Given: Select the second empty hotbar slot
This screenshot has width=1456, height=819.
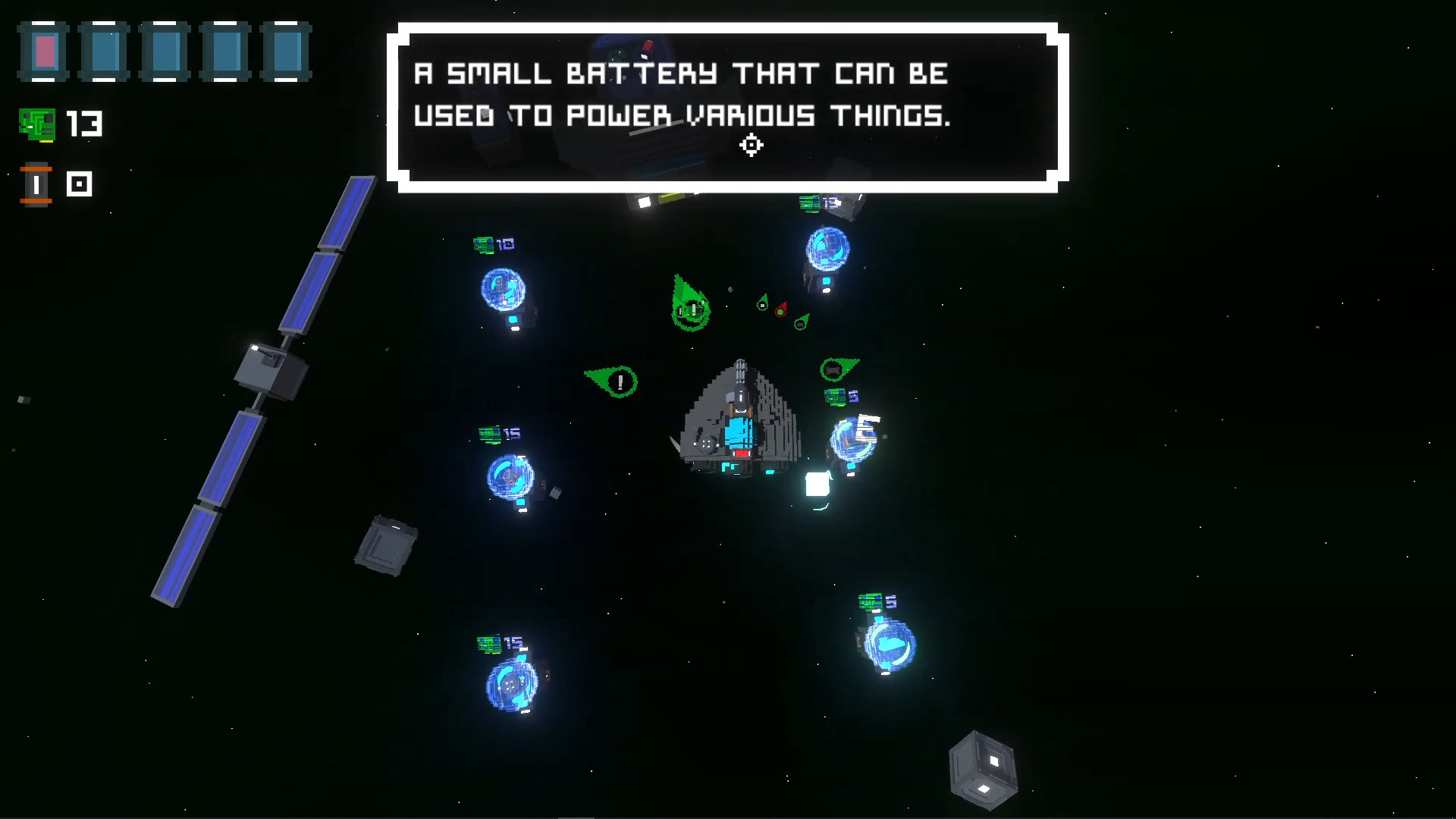Looking at the screenshot, I should point(104,52).
